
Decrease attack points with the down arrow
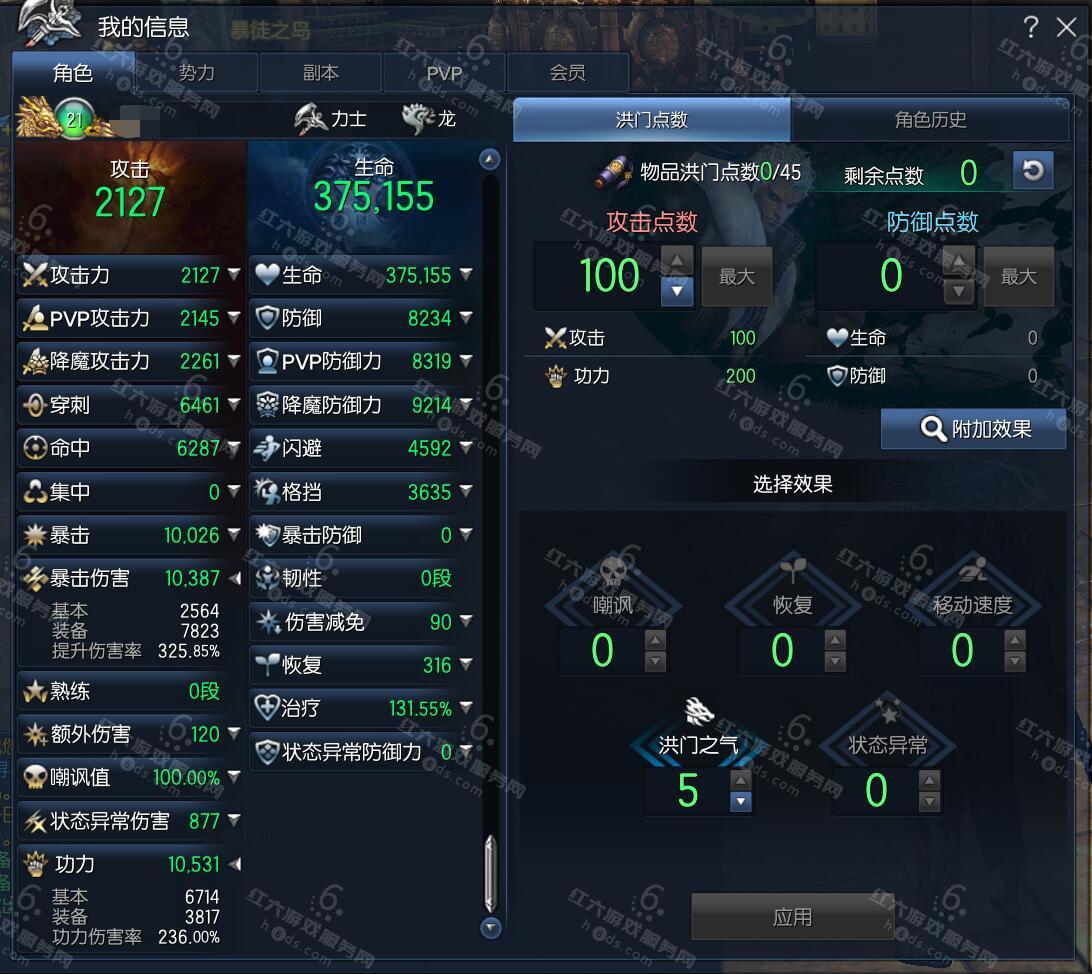pos(677,291)
